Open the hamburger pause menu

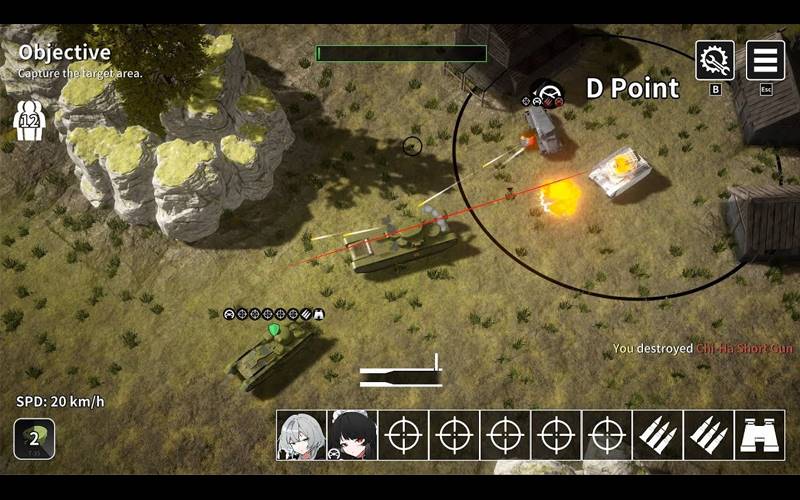pos(766,60)
